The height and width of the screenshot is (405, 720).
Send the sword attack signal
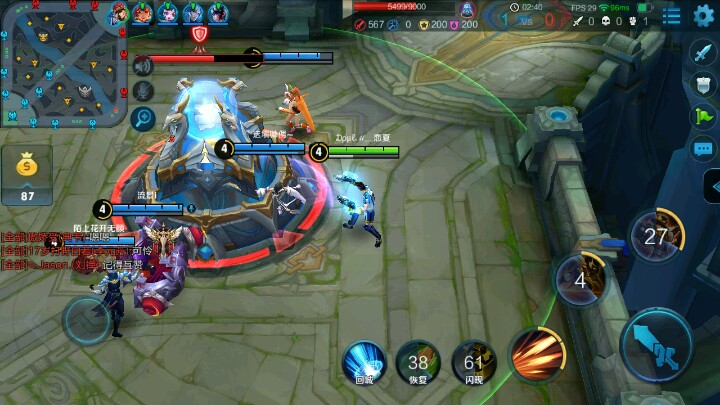[x=702, y=54]
